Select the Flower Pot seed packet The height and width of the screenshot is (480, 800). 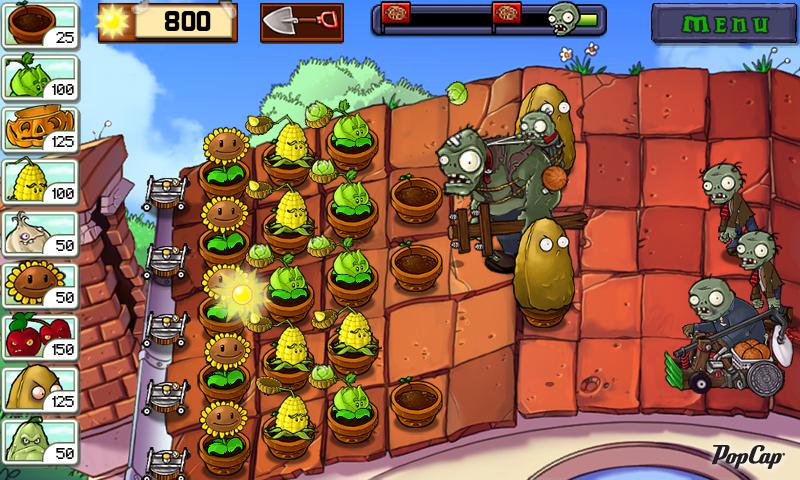(40, 24)
